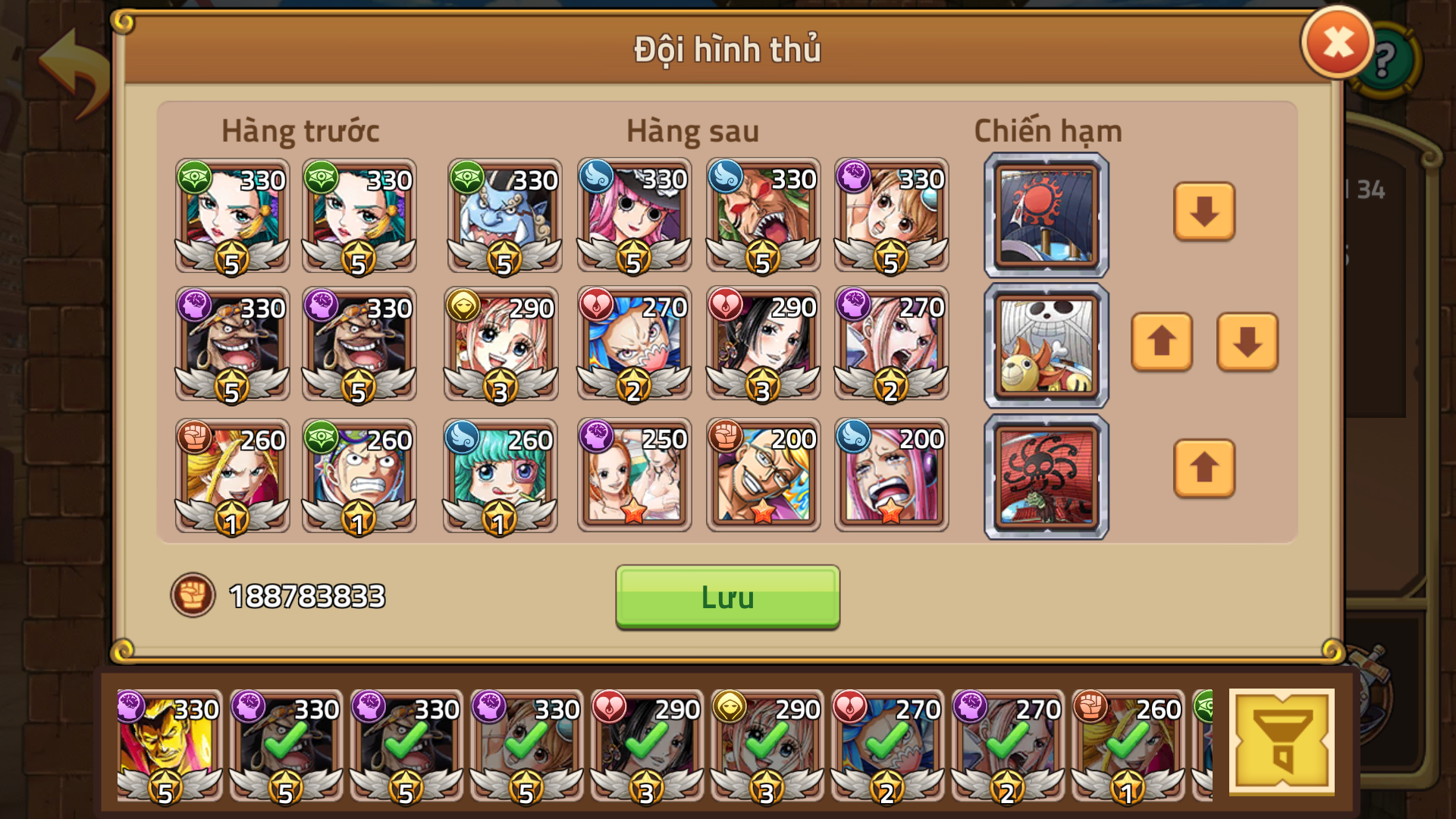Select the red kraken ship slot
Image resolution: width=1456 pixels, height=819 pixels.
(1045, 476)
